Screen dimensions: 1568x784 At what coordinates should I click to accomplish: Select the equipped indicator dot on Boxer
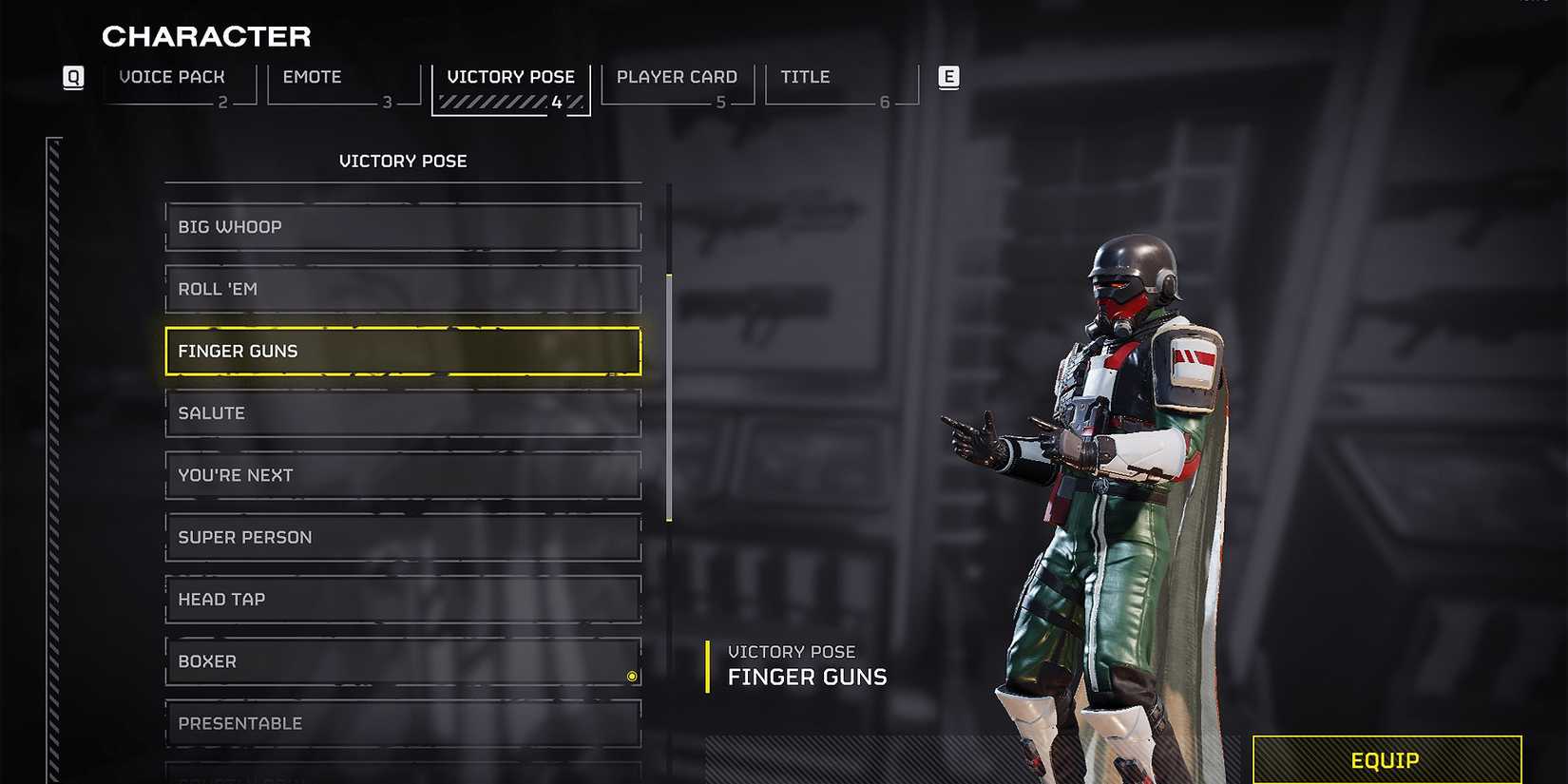631,676
